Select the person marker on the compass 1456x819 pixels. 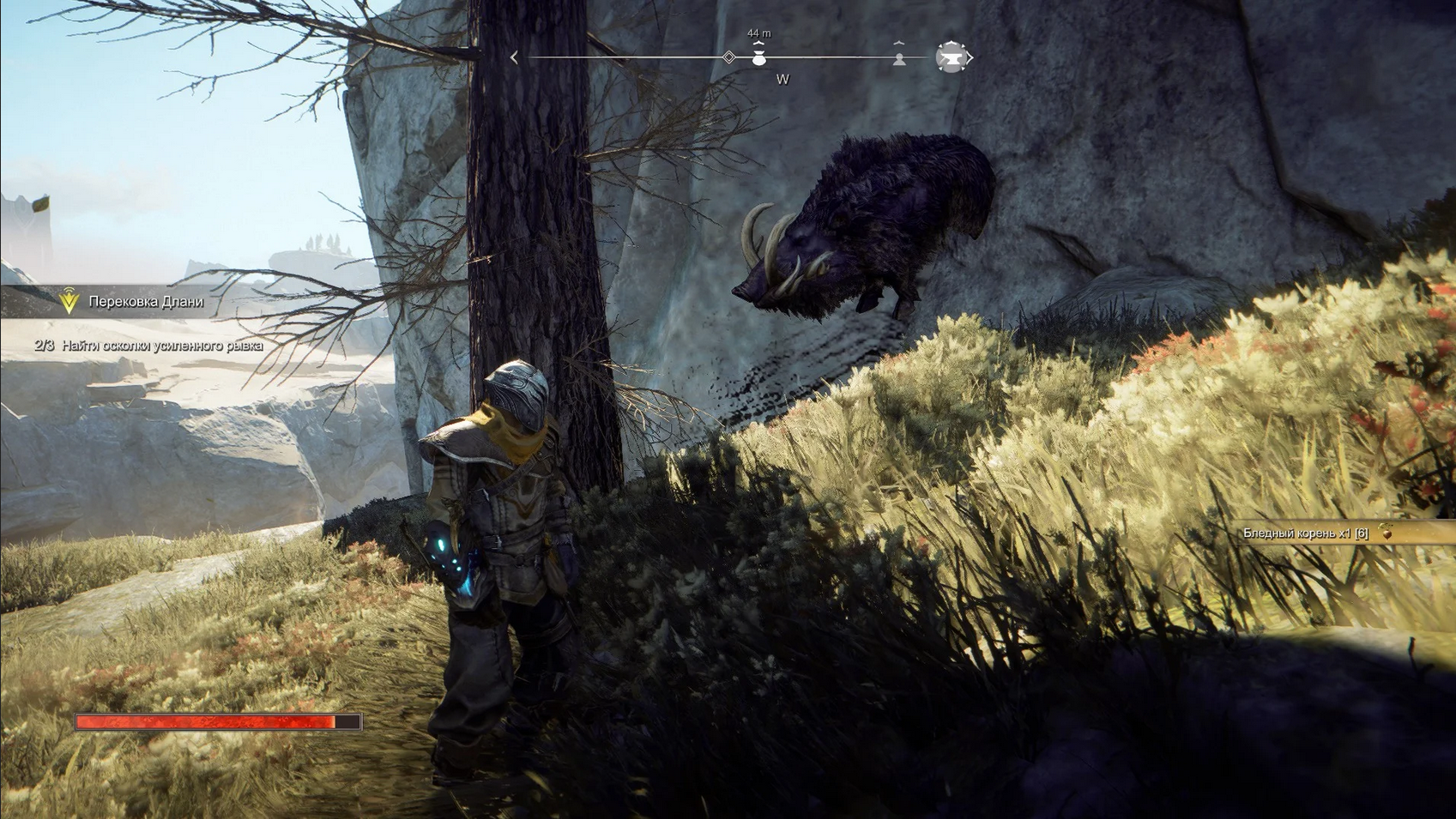pos(899,58)
